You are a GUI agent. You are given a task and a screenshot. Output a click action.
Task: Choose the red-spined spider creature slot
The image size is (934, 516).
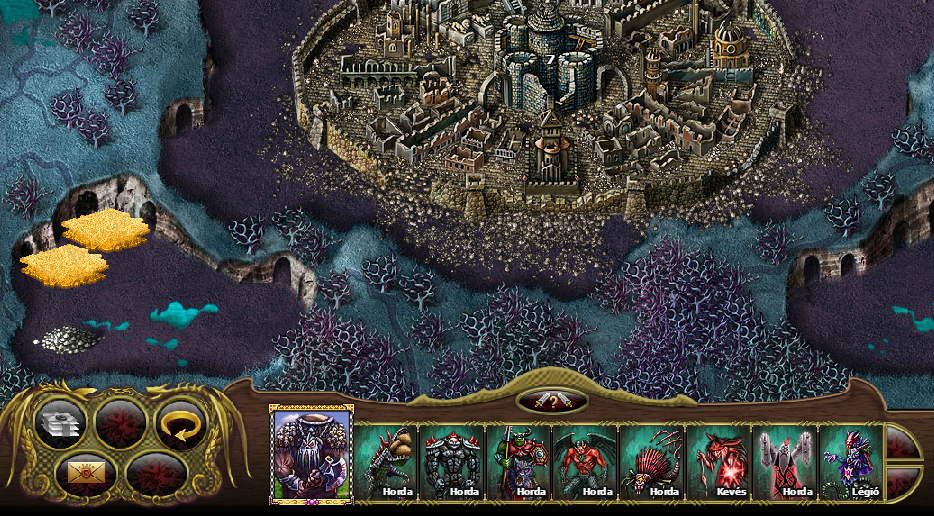click(x=651, y=462)
